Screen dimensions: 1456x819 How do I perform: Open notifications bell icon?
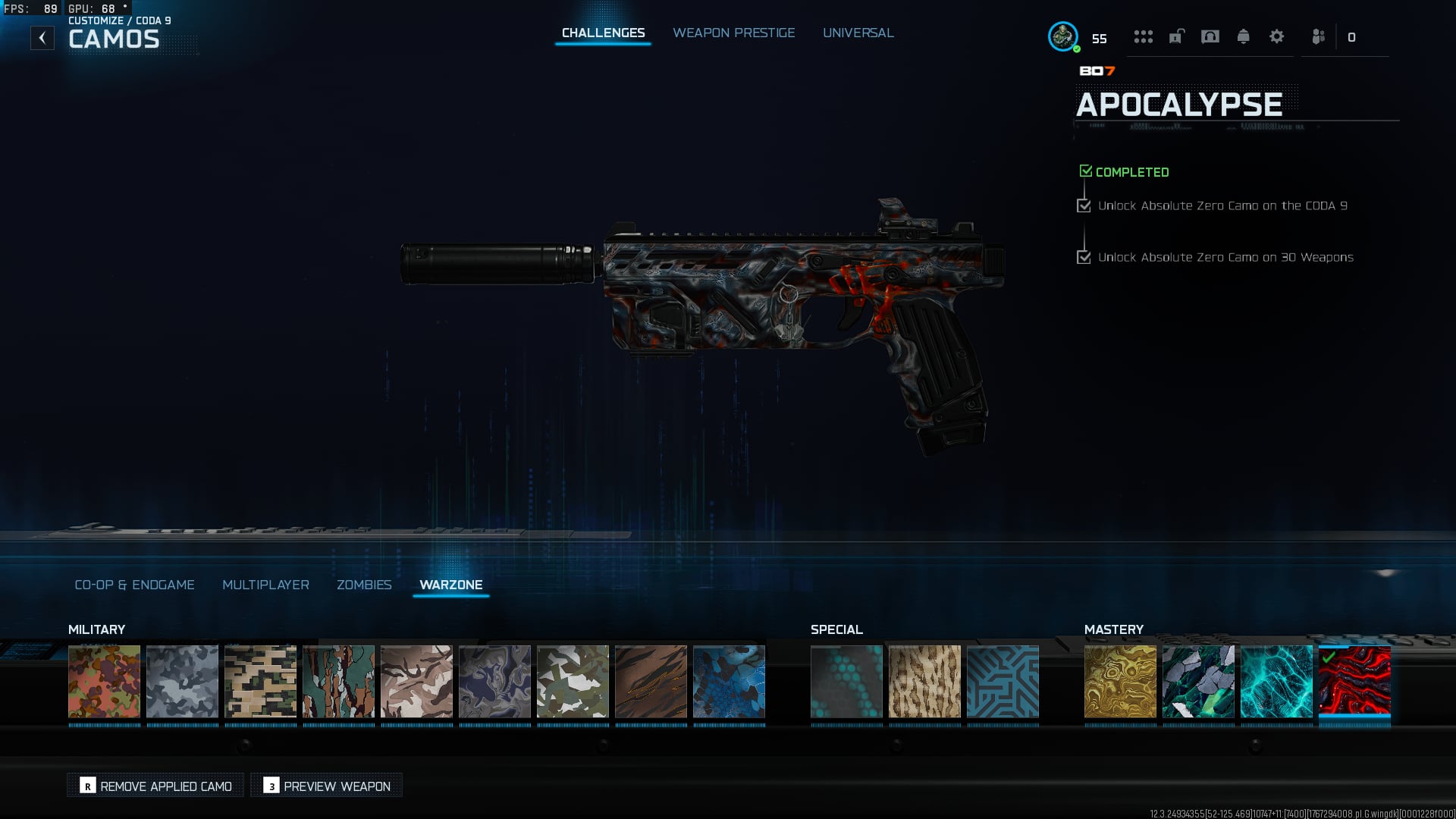pos(1243,37)
